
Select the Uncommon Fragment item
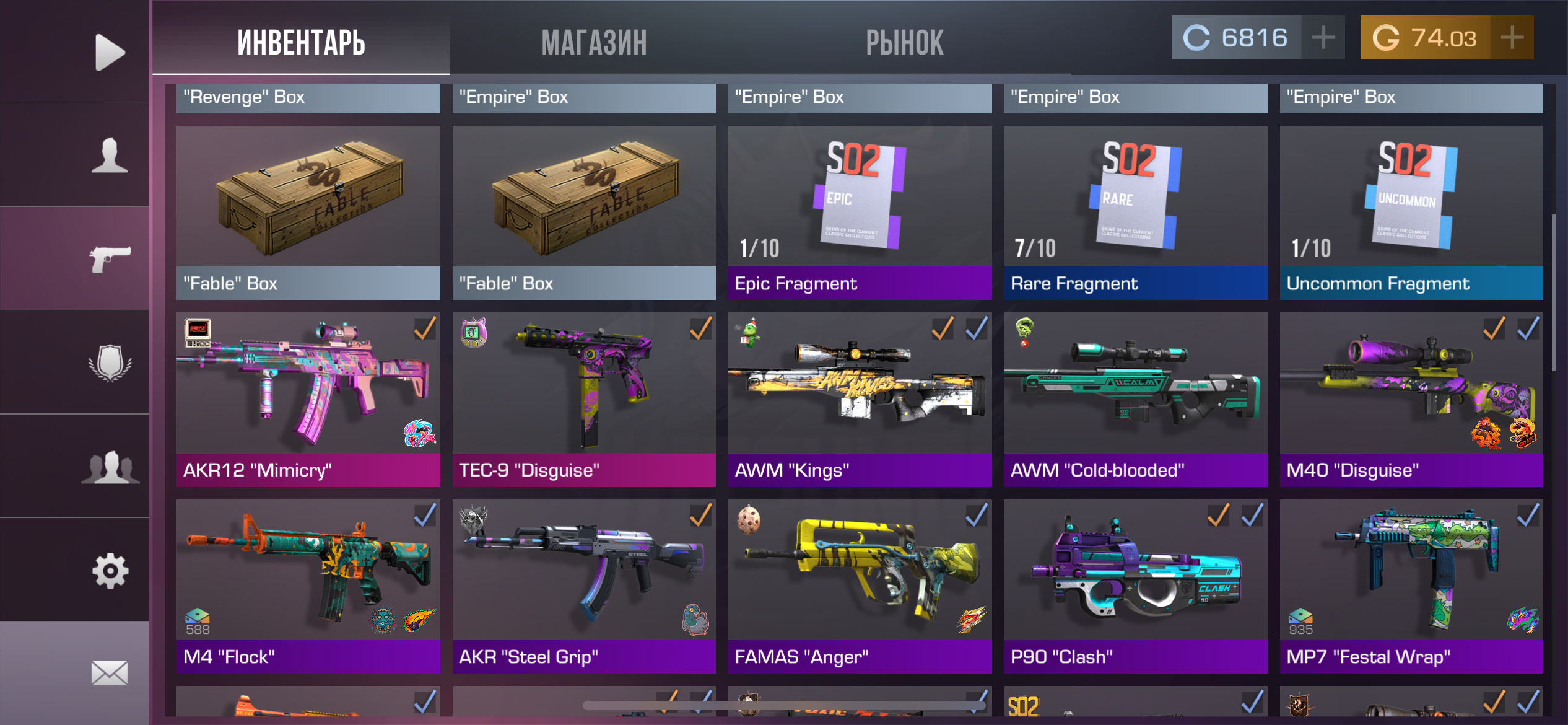[x=1411, y=213]
